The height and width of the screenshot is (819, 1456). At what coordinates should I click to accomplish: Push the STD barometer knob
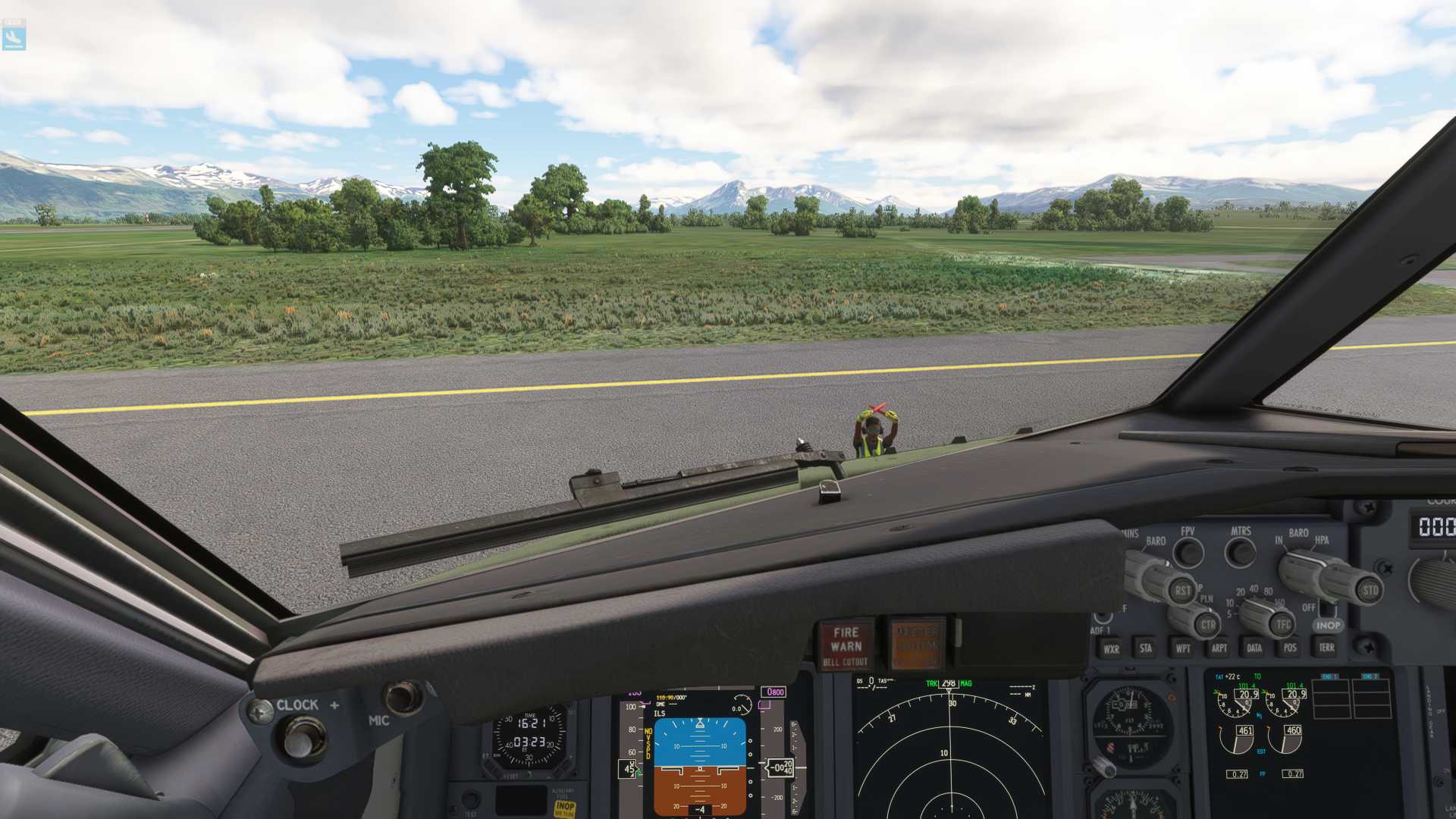[x=1370, y=590]
